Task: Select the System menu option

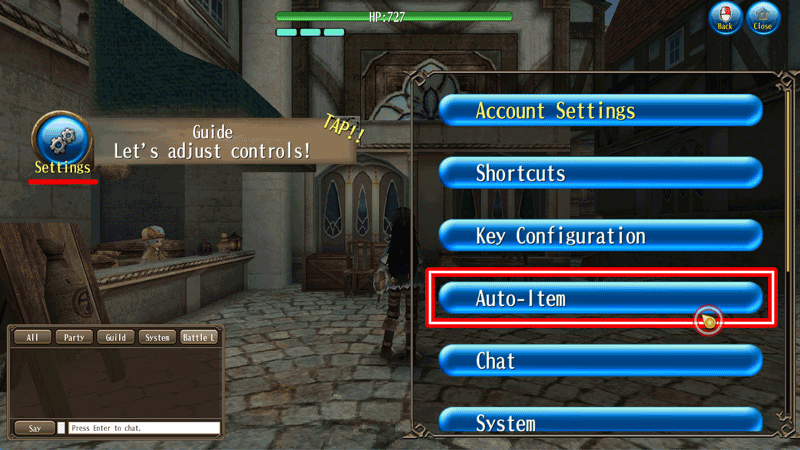Action: point(600,422)
